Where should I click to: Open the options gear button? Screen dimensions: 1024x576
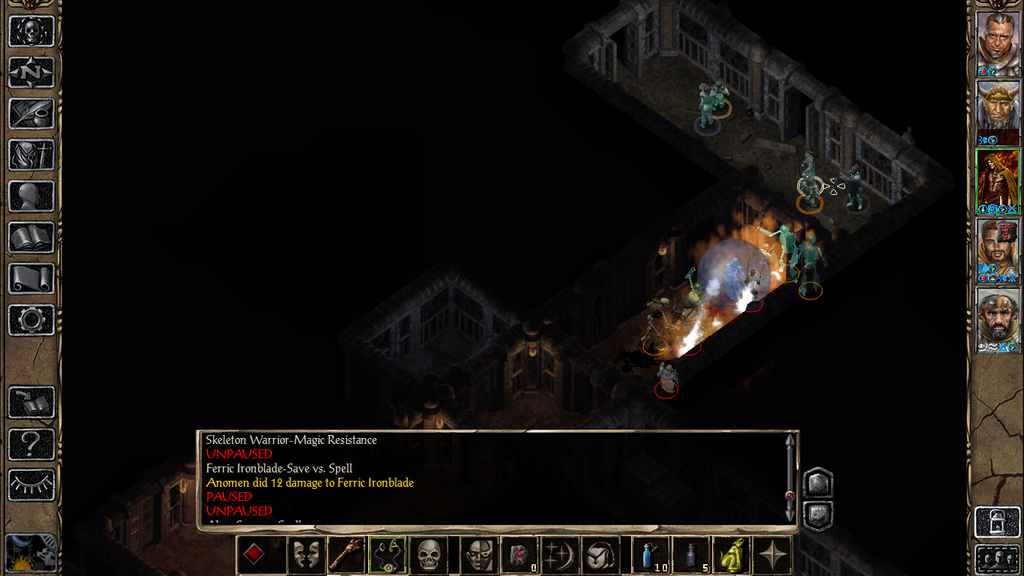tap(31, 320)
